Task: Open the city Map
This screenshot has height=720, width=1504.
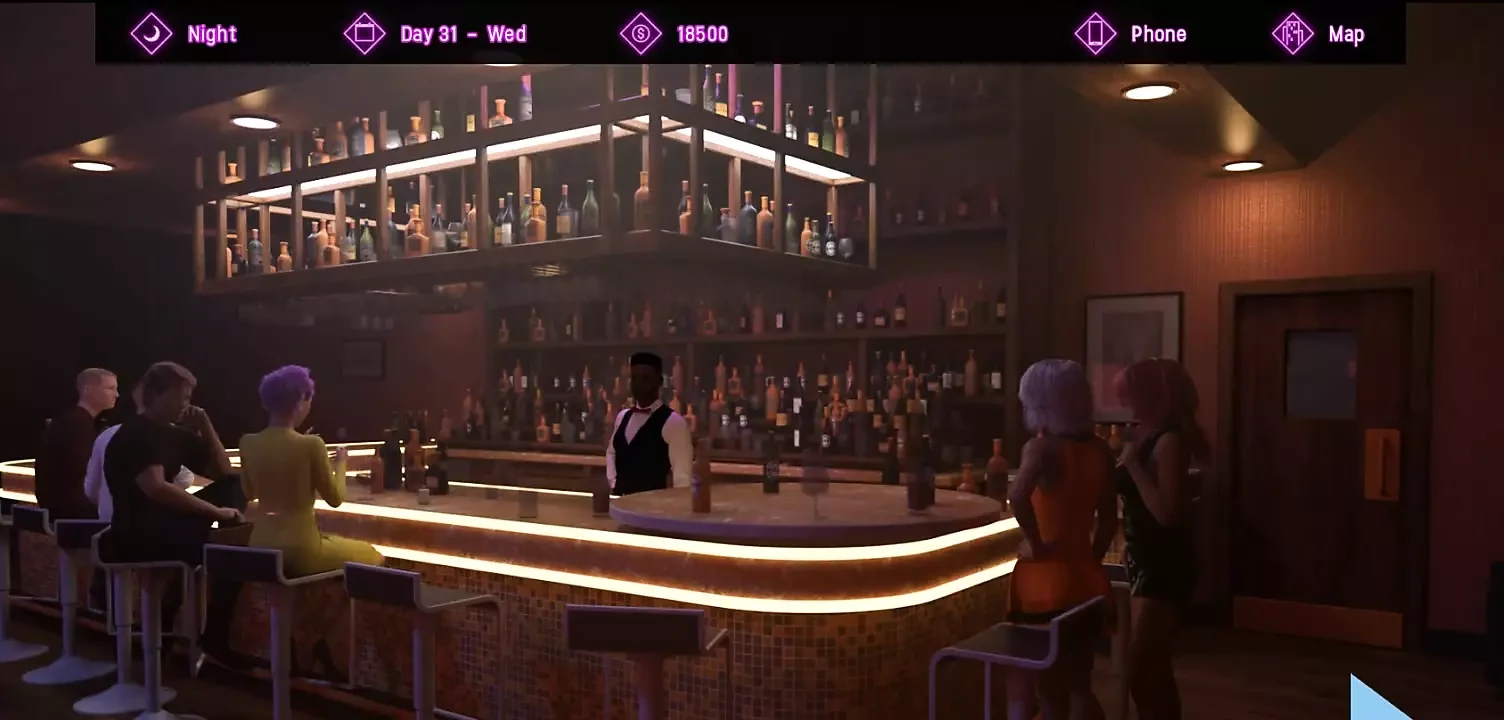Action: coord(1318,34)
